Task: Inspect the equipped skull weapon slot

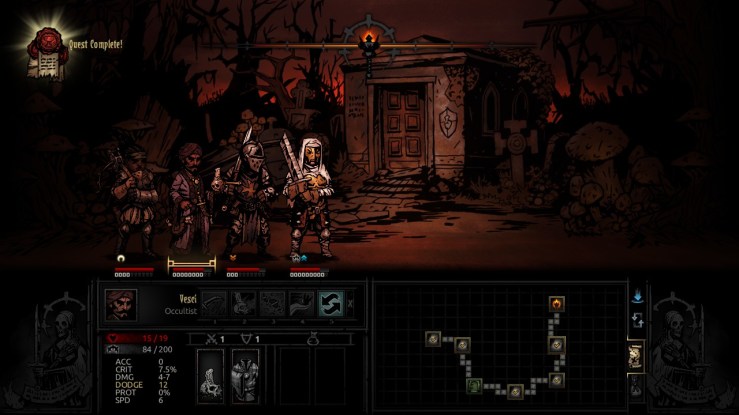Action: pos(212,377)
